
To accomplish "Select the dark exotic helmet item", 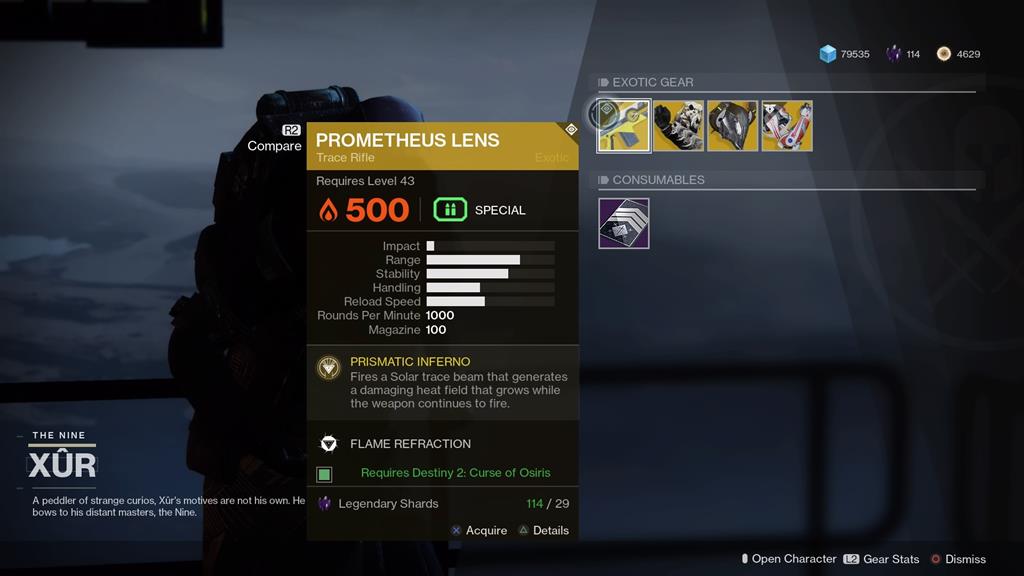I will 733,126.
